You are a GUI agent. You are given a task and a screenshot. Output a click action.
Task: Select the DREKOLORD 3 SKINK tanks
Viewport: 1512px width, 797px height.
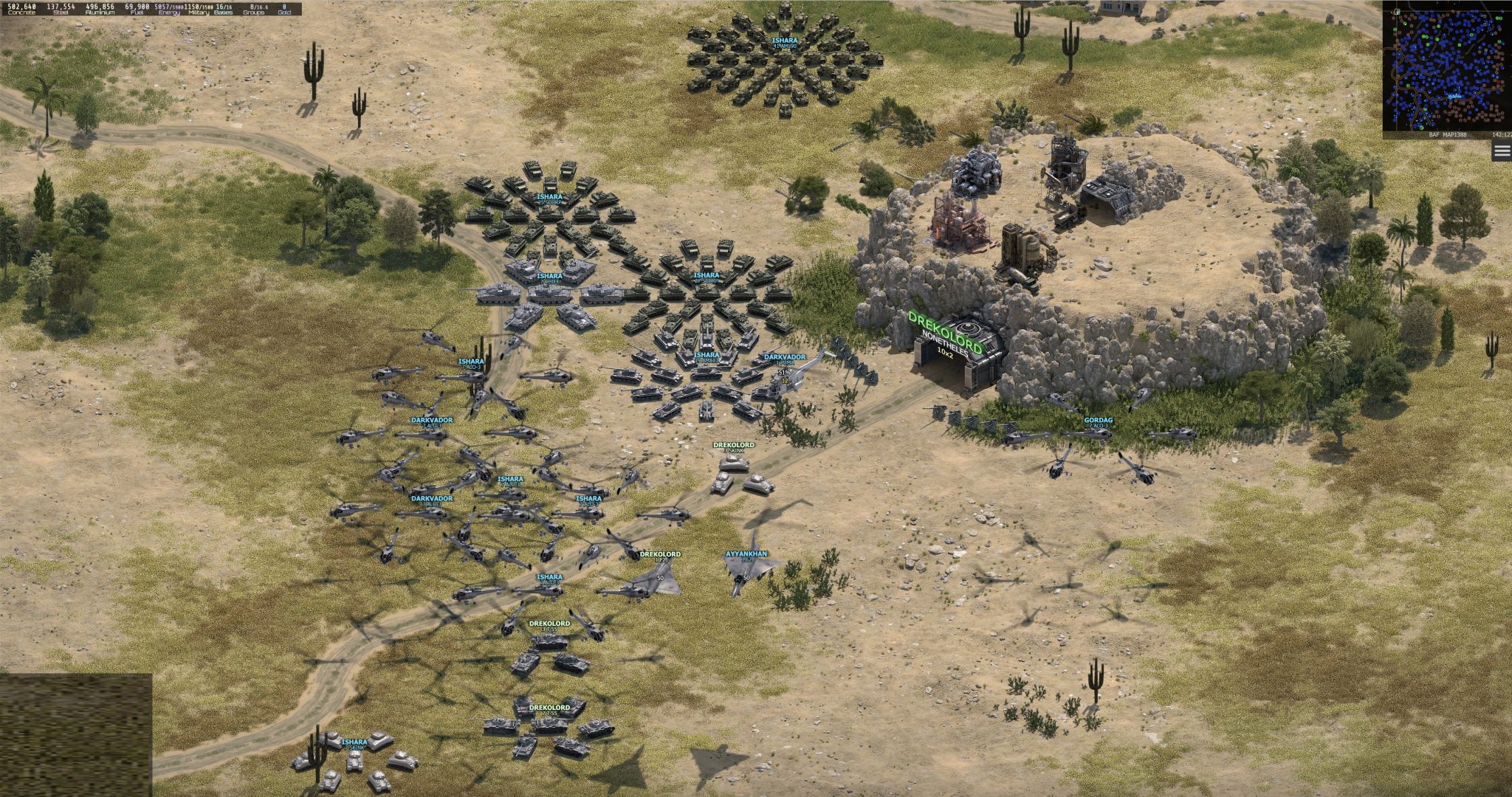click(x=735, y=449)
